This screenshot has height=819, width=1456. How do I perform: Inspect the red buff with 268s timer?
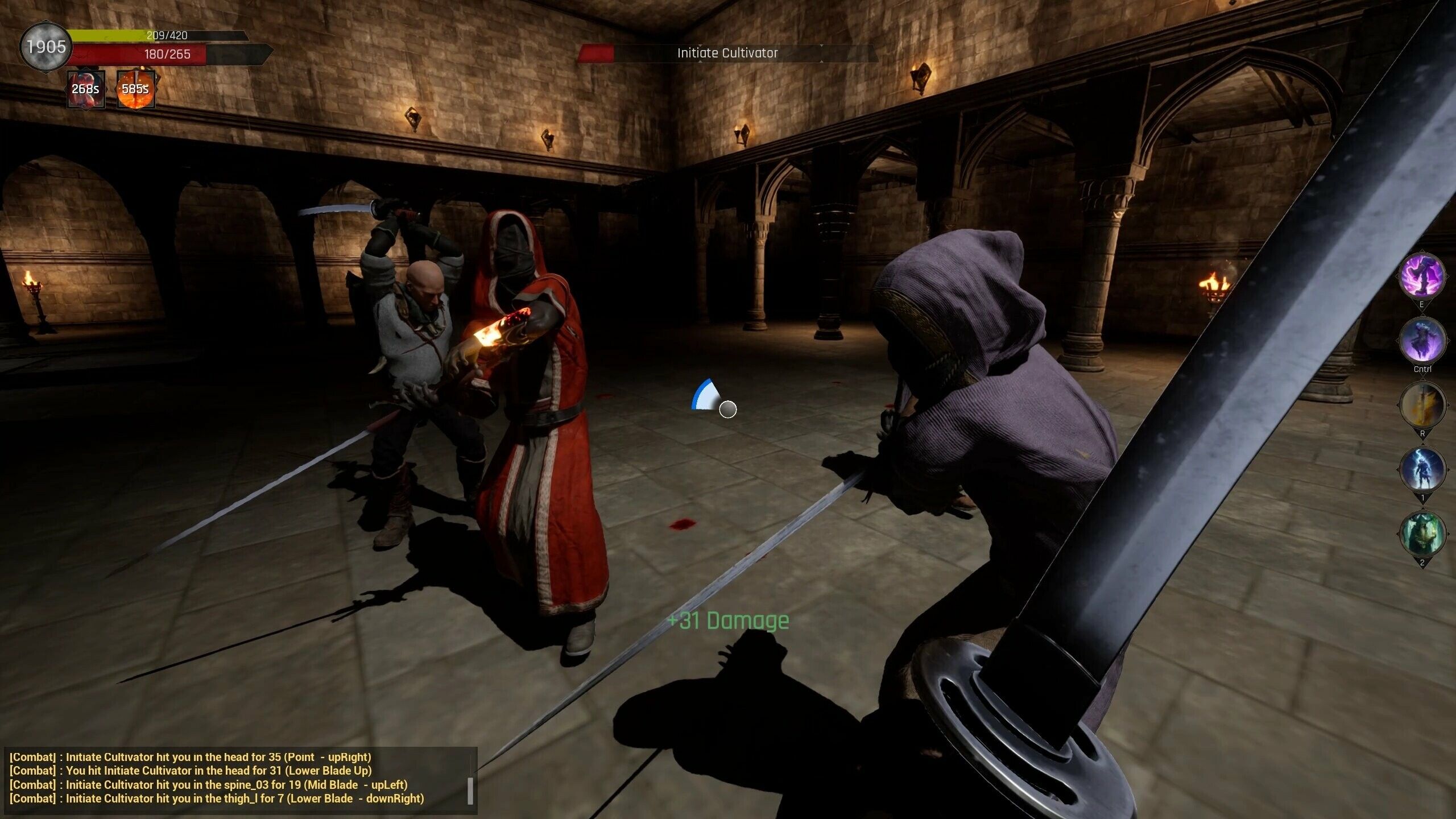coord(86,89)
